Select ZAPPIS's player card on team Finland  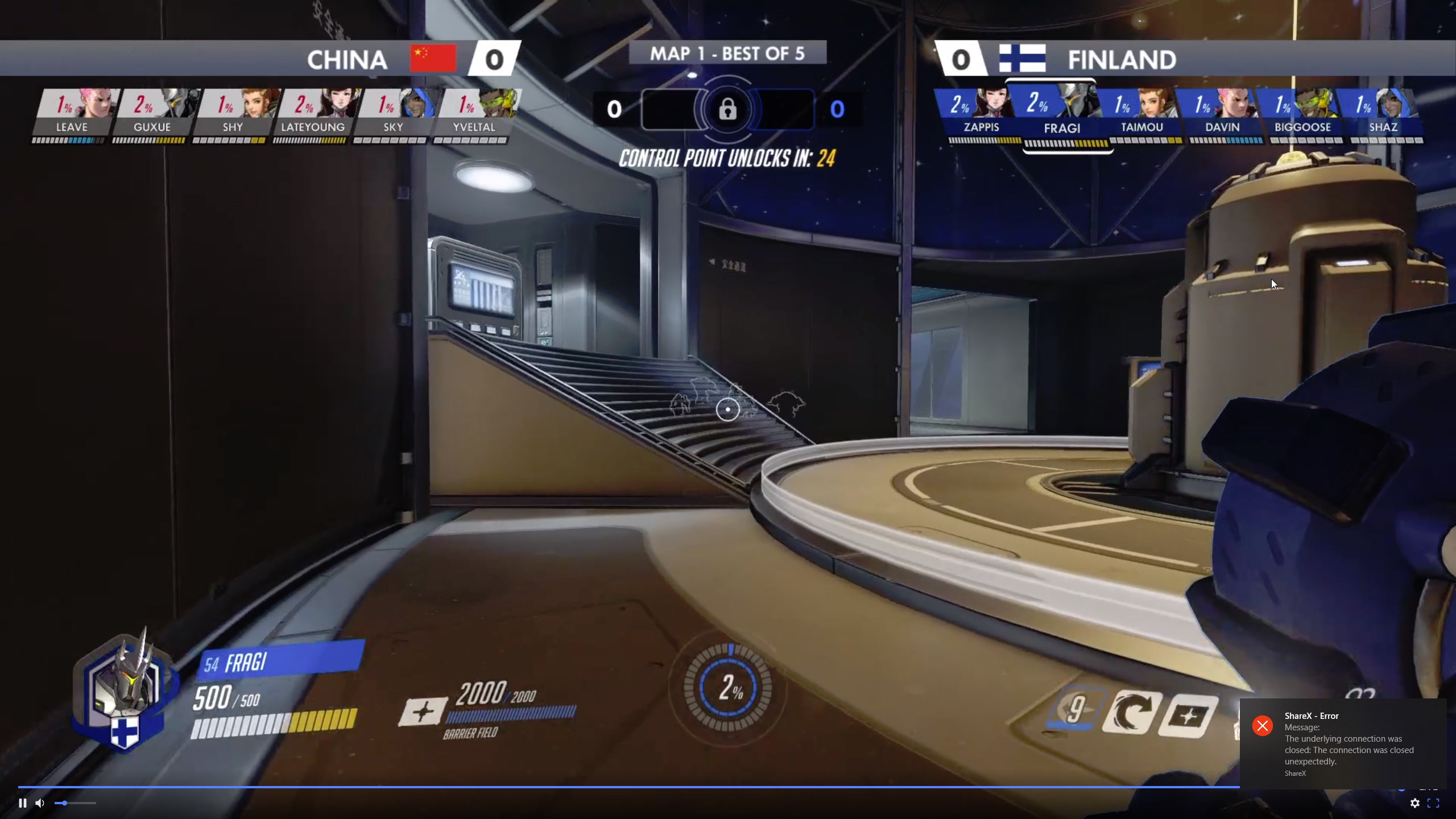pyautogui.click(x=982, y=114)
